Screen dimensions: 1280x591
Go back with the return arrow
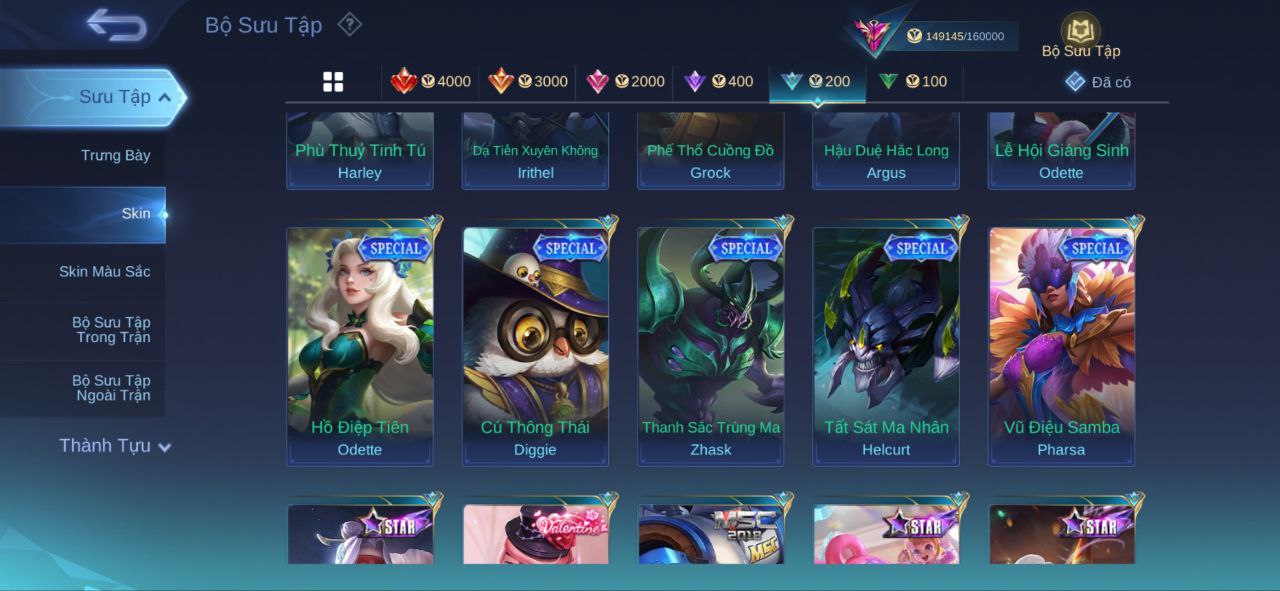(116, 25)
